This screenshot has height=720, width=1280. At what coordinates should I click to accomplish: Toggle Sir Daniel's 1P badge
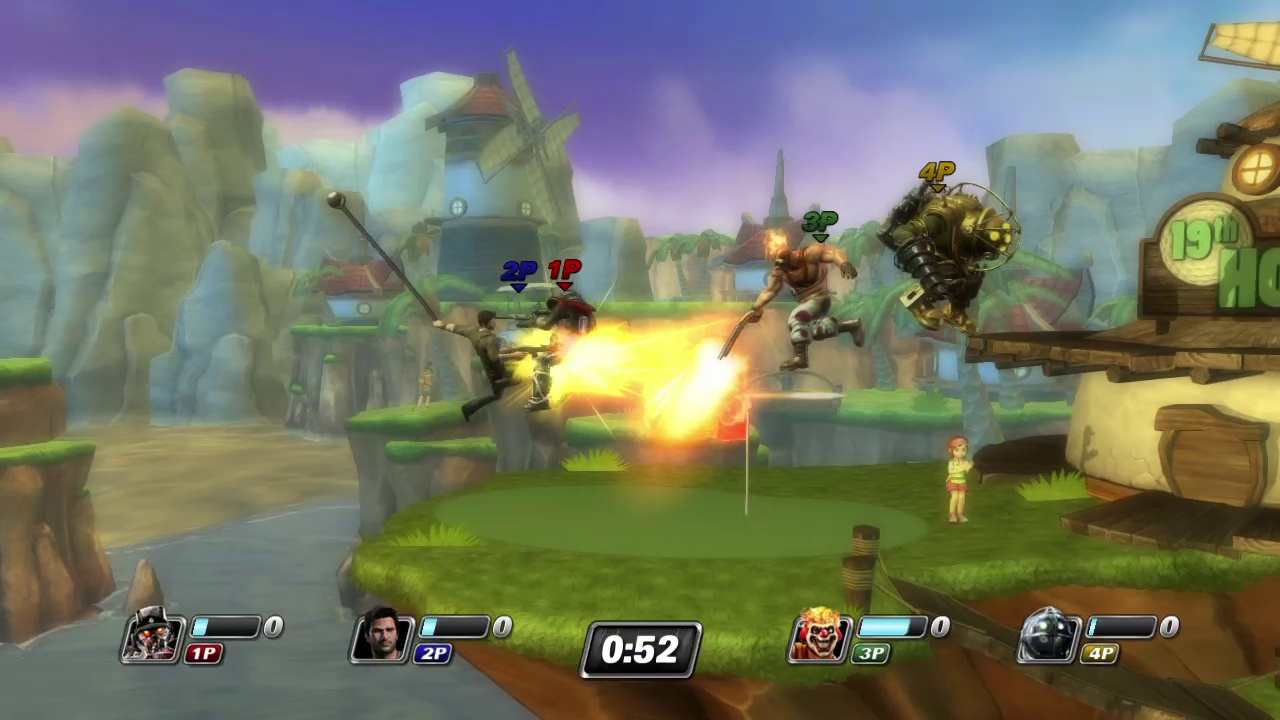pos(205,654)
